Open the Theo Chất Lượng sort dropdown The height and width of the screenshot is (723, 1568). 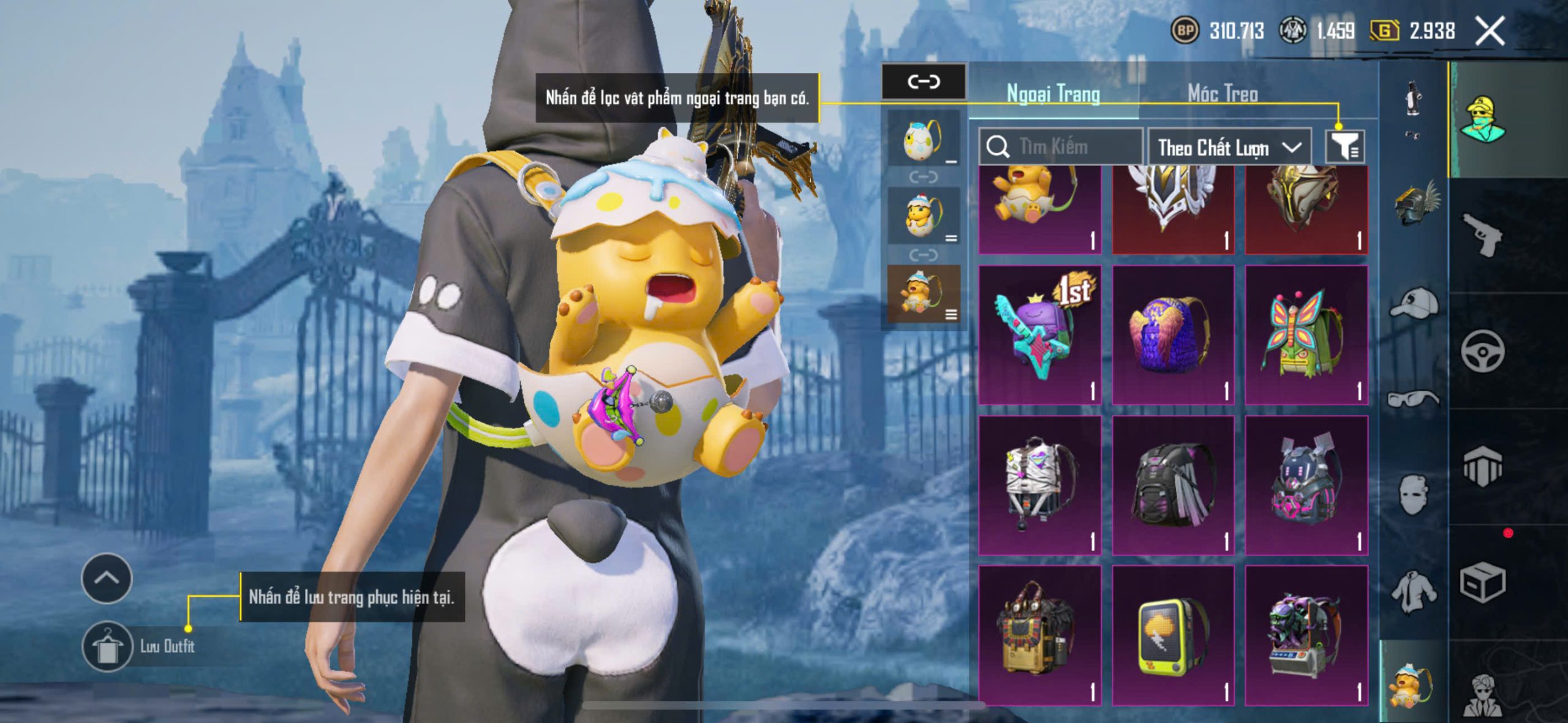(1229, 148)
